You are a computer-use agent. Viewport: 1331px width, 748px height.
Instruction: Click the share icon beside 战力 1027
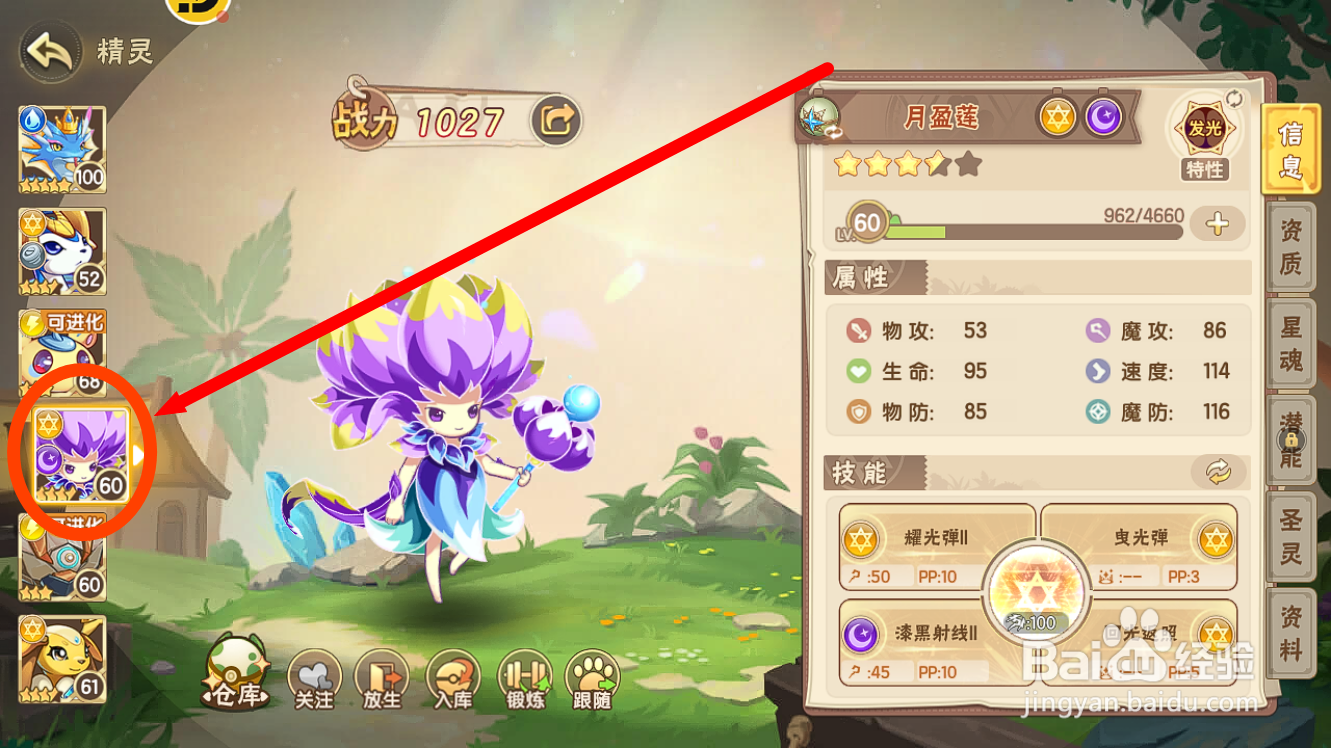556,119
